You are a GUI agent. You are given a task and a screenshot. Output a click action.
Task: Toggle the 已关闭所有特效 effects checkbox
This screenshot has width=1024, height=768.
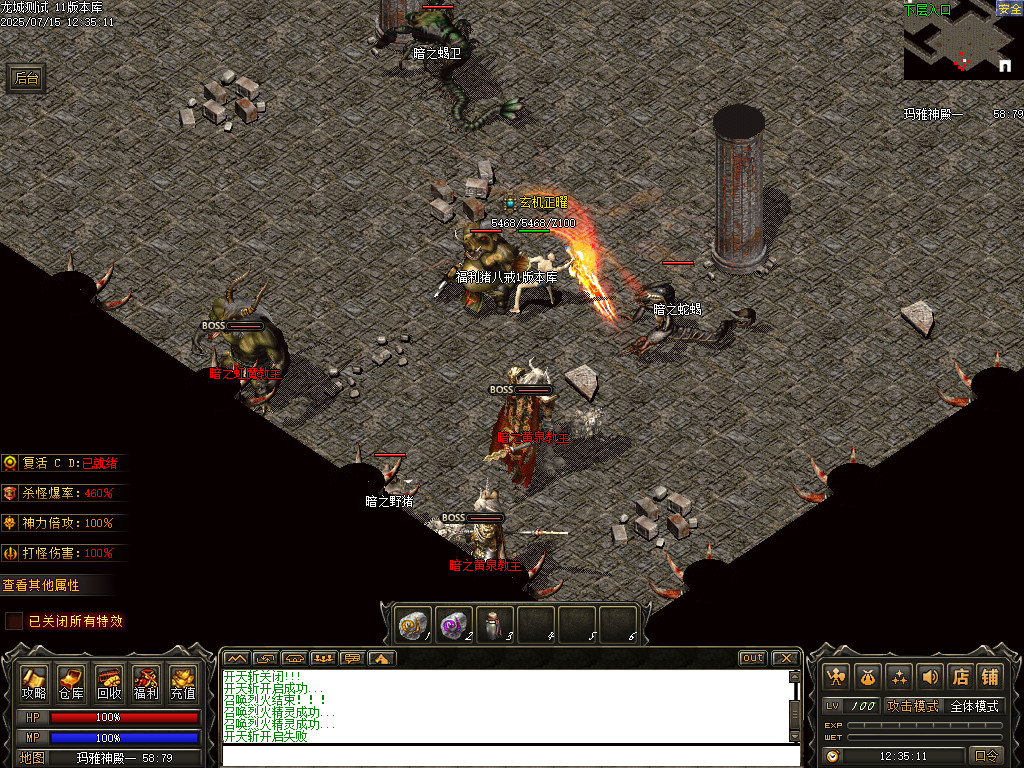[14, 621]
